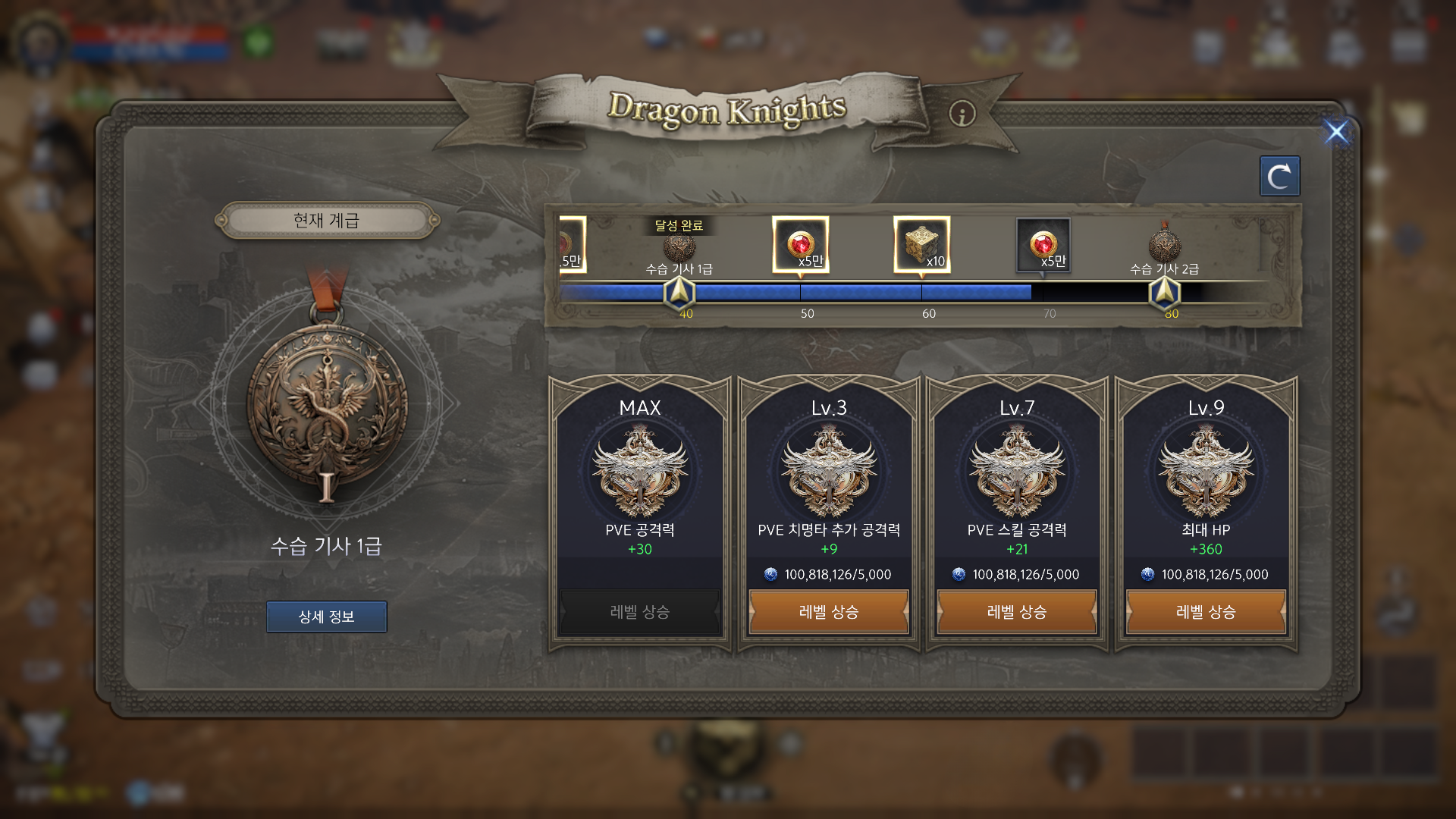Claim the x10 gold cube reward

pos(921,245)
